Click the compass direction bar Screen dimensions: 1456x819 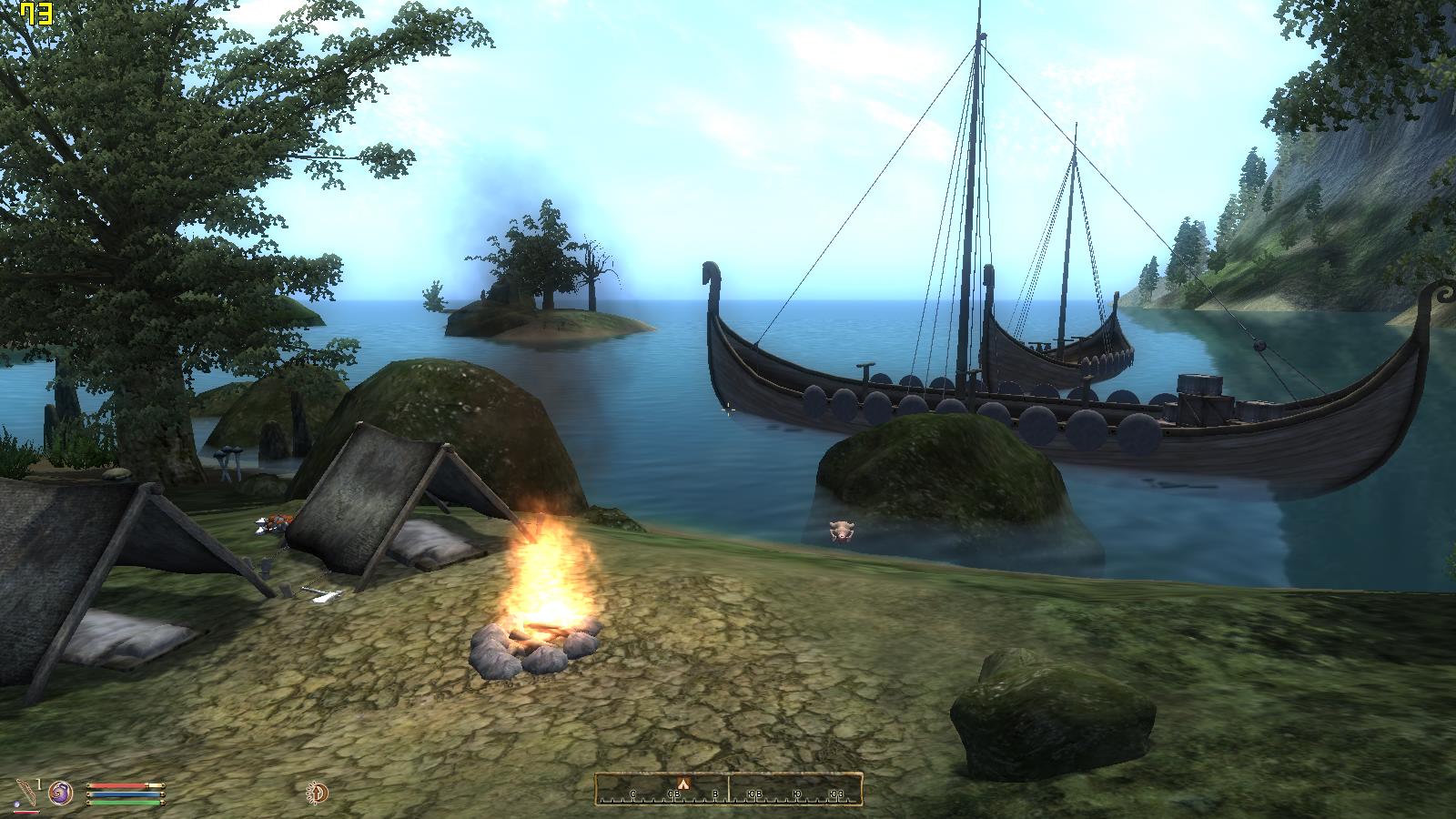click(728, 790)
